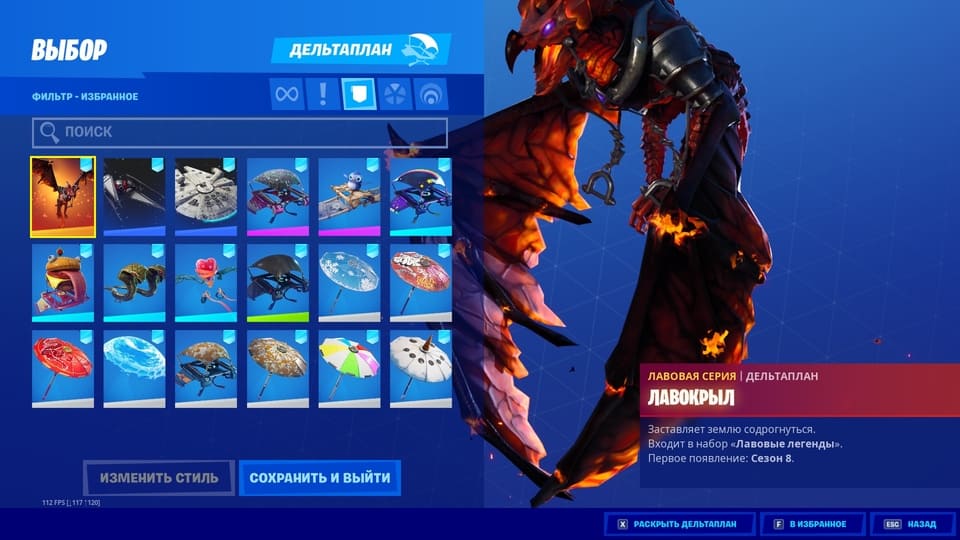Select the pink heart glider
This screenshot has height=540, width=960.
pos(206,283)
